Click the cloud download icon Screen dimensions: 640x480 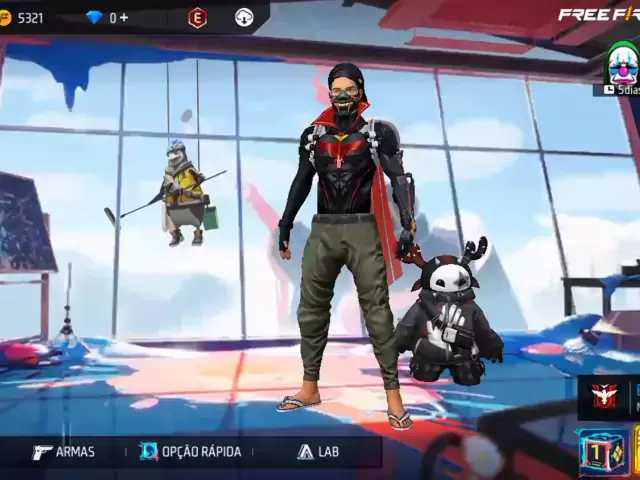coord(244,17)
